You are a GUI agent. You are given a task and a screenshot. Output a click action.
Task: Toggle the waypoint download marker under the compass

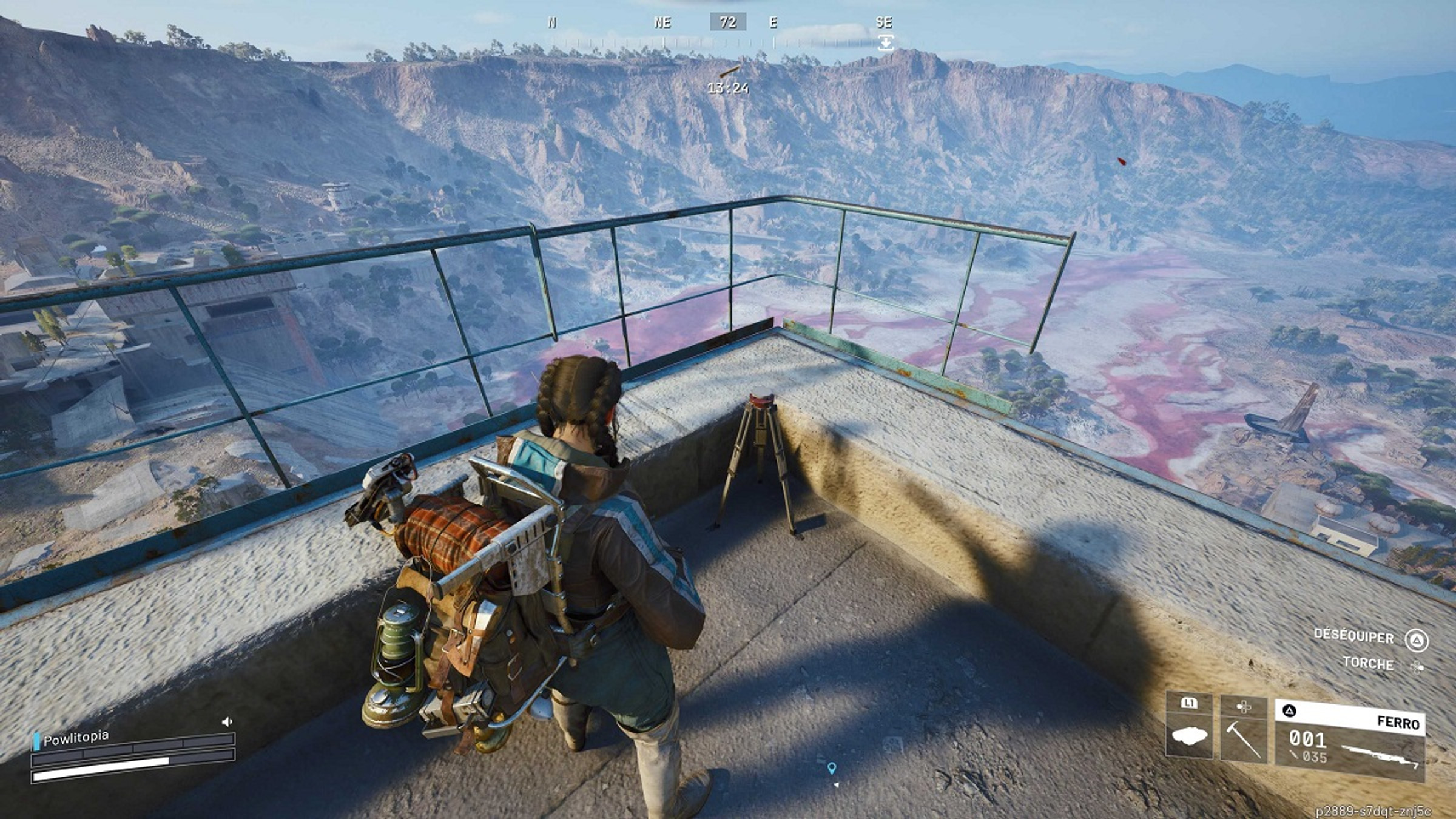[886, 41]
